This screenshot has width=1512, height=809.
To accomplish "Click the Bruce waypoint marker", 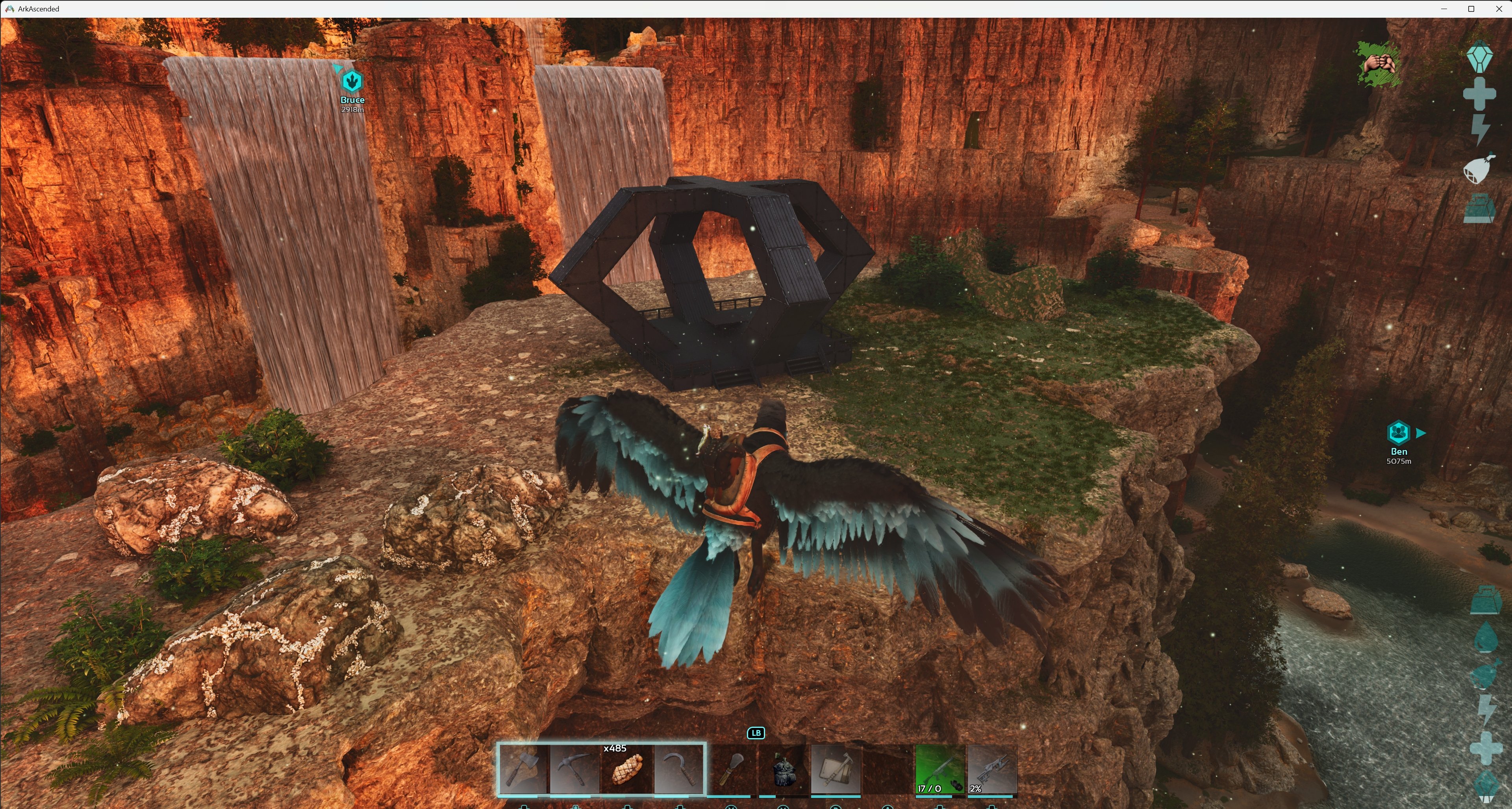I will click(x=352, y=81).
